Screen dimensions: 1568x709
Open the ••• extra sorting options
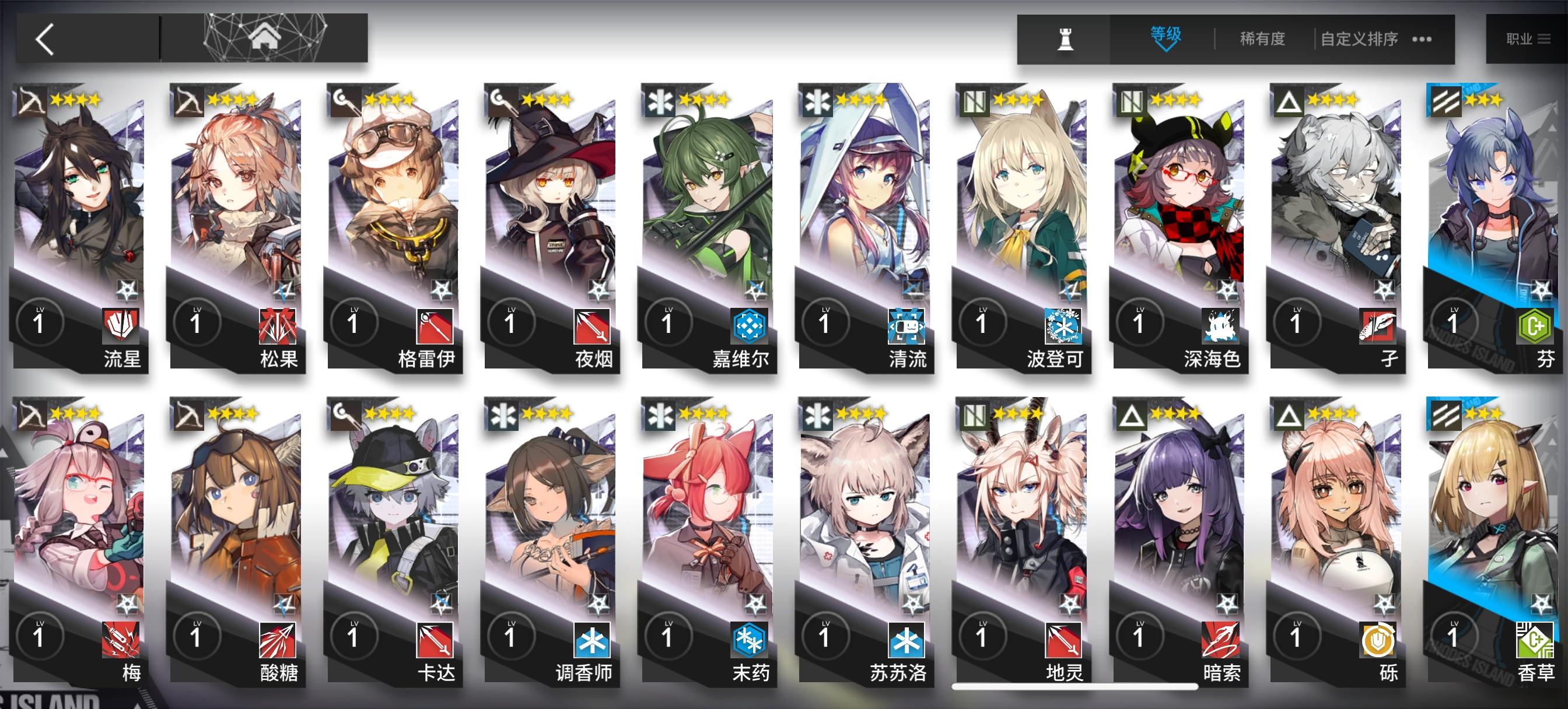tap(1418, 38)
